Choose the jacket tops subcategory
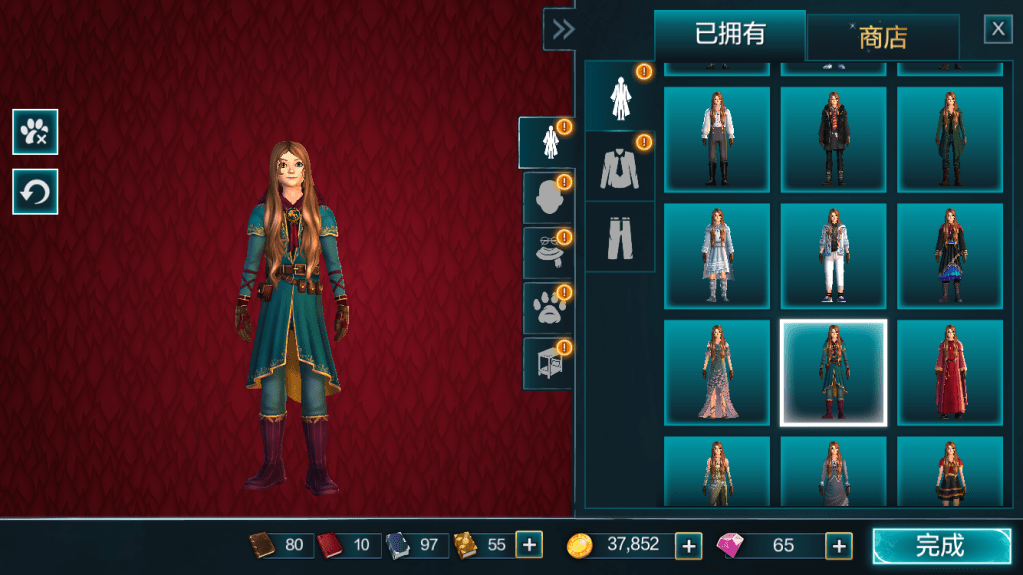The height and width of the screenshot is (575, 1023). click(x=619, y=166)
